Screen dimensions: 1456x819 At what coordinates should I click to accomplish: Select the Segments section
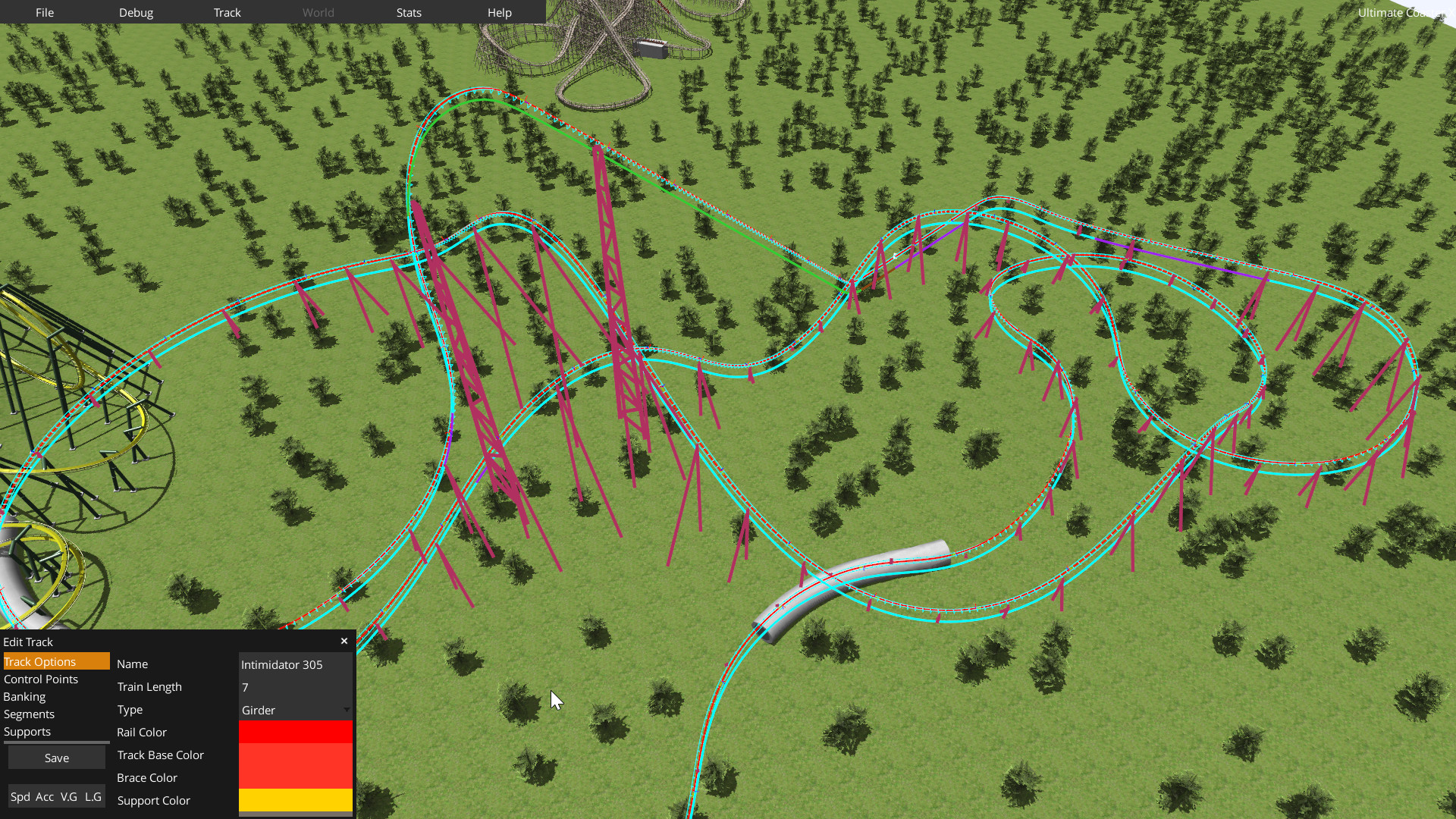[x=29, y=714]
